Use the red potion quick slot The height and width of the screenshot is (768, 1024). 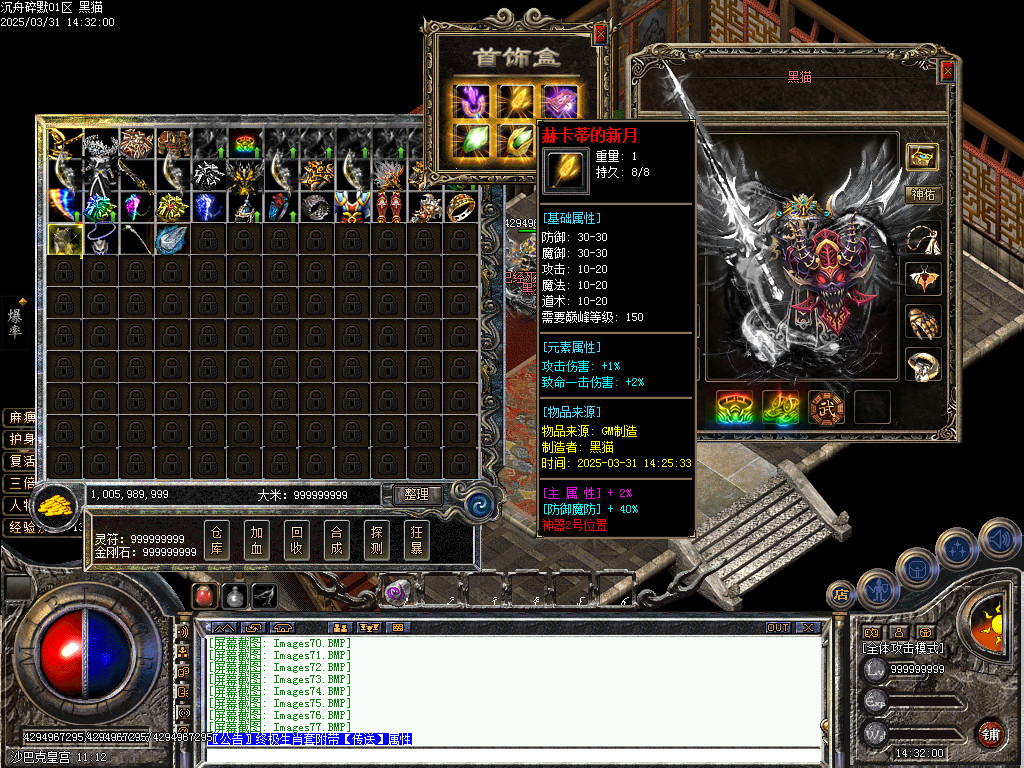(x=204, y=596)
